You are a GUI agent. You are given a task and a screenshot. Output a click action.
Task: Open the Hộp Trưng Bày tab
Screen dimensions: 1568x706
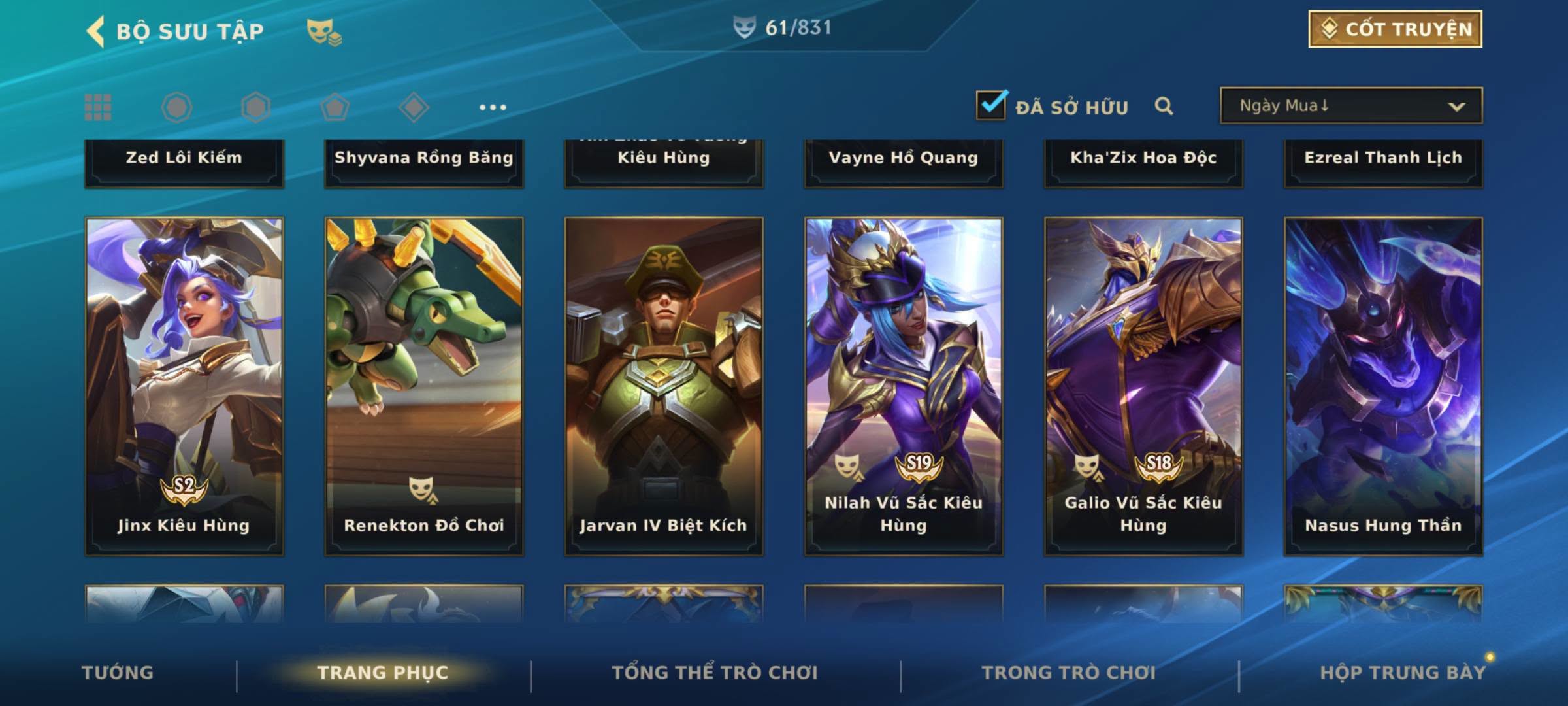point(1403,673)
